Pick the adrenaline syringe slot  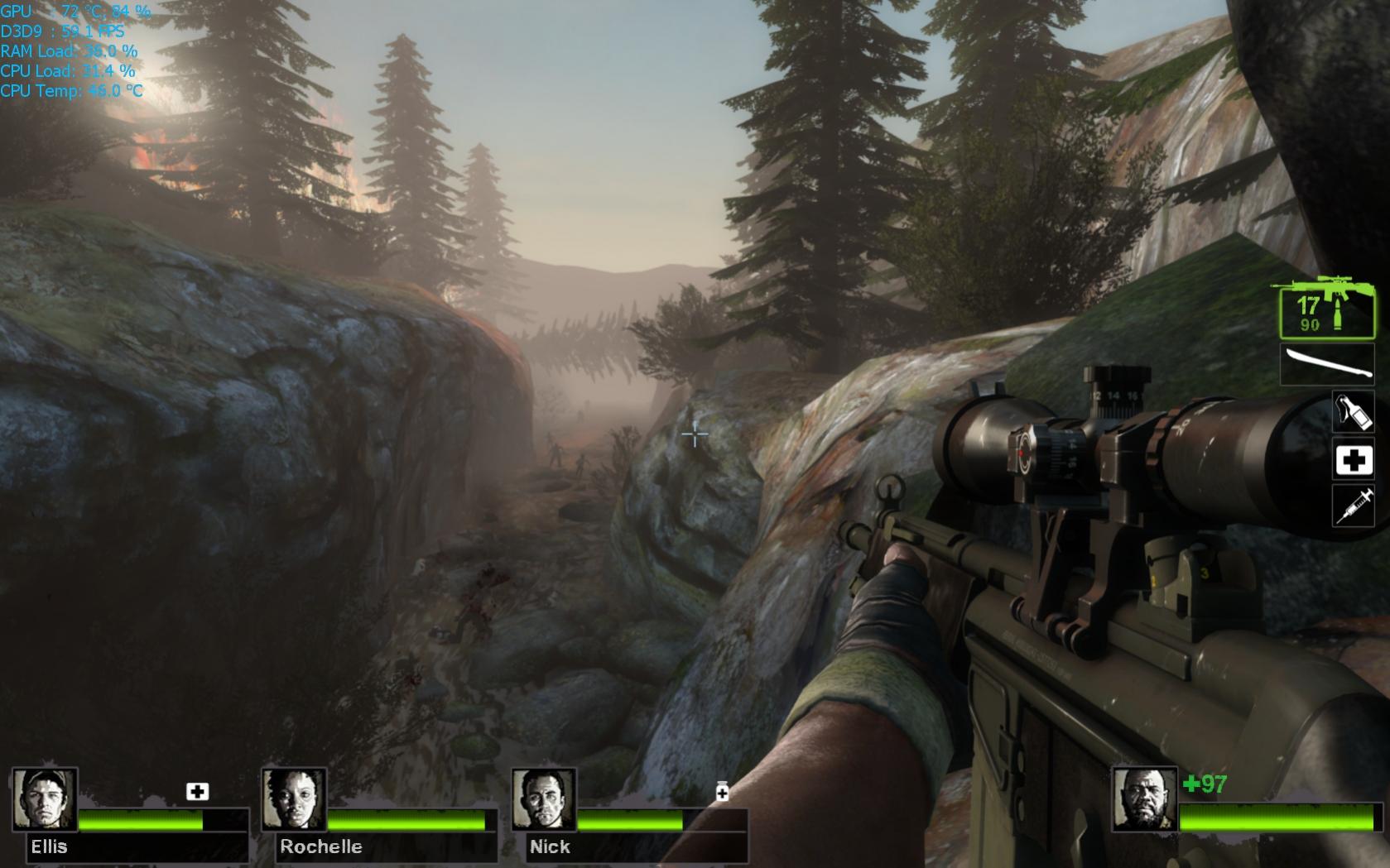click(1353, 505)
